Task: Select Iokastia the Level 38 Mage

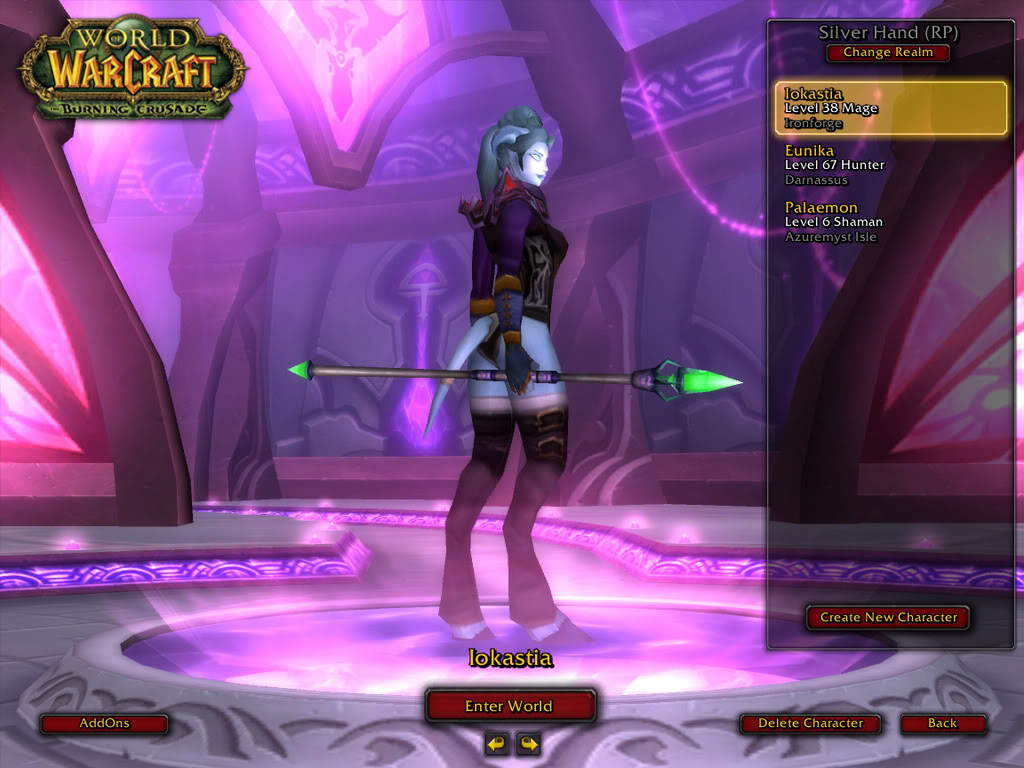Action: pyautogui.click(x=890, y=108)
